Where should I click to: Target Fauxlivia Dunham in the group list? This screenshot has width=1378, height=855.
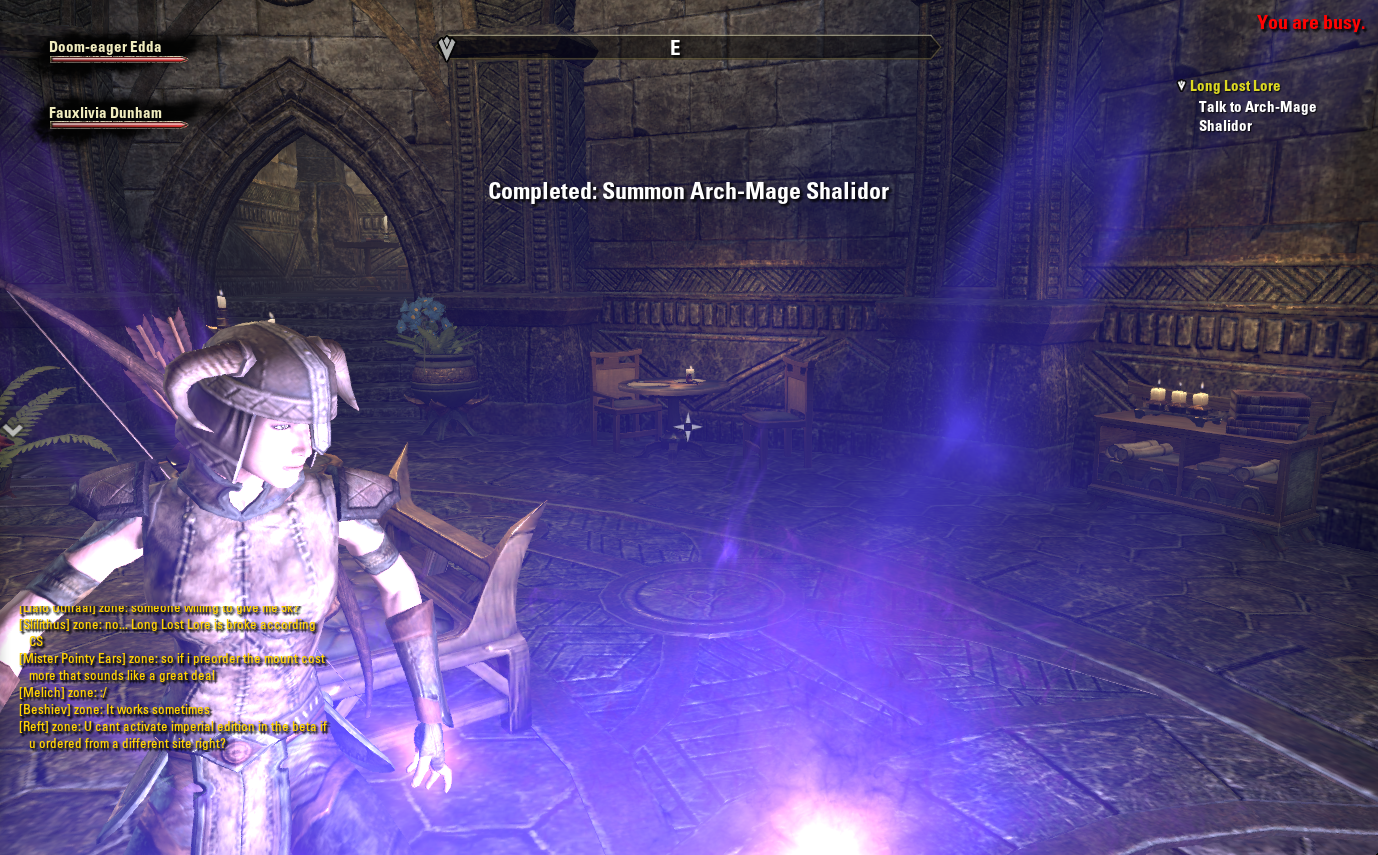[x=105, y=114]
